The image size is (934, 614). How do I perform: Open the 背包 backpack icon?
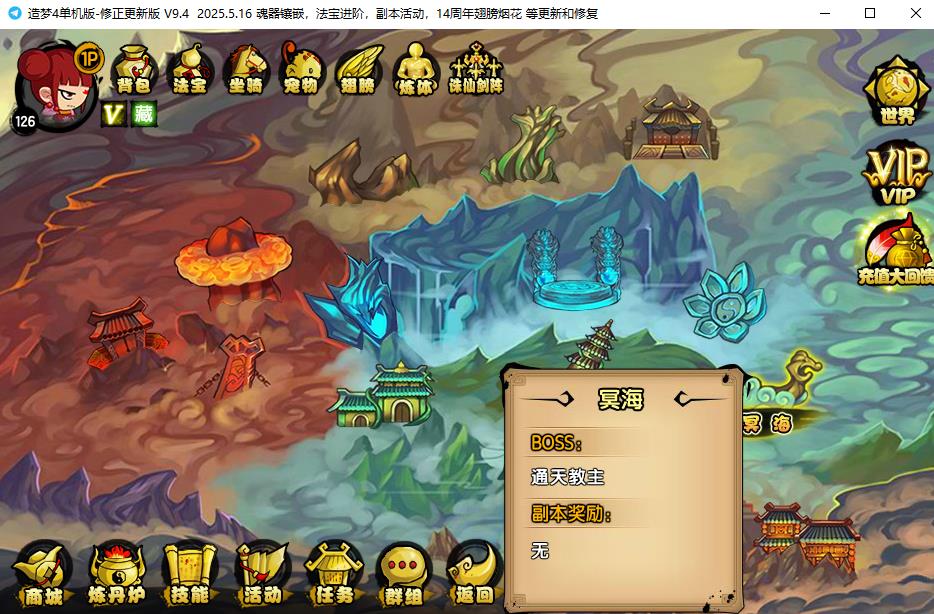click(x=134, y=70)
